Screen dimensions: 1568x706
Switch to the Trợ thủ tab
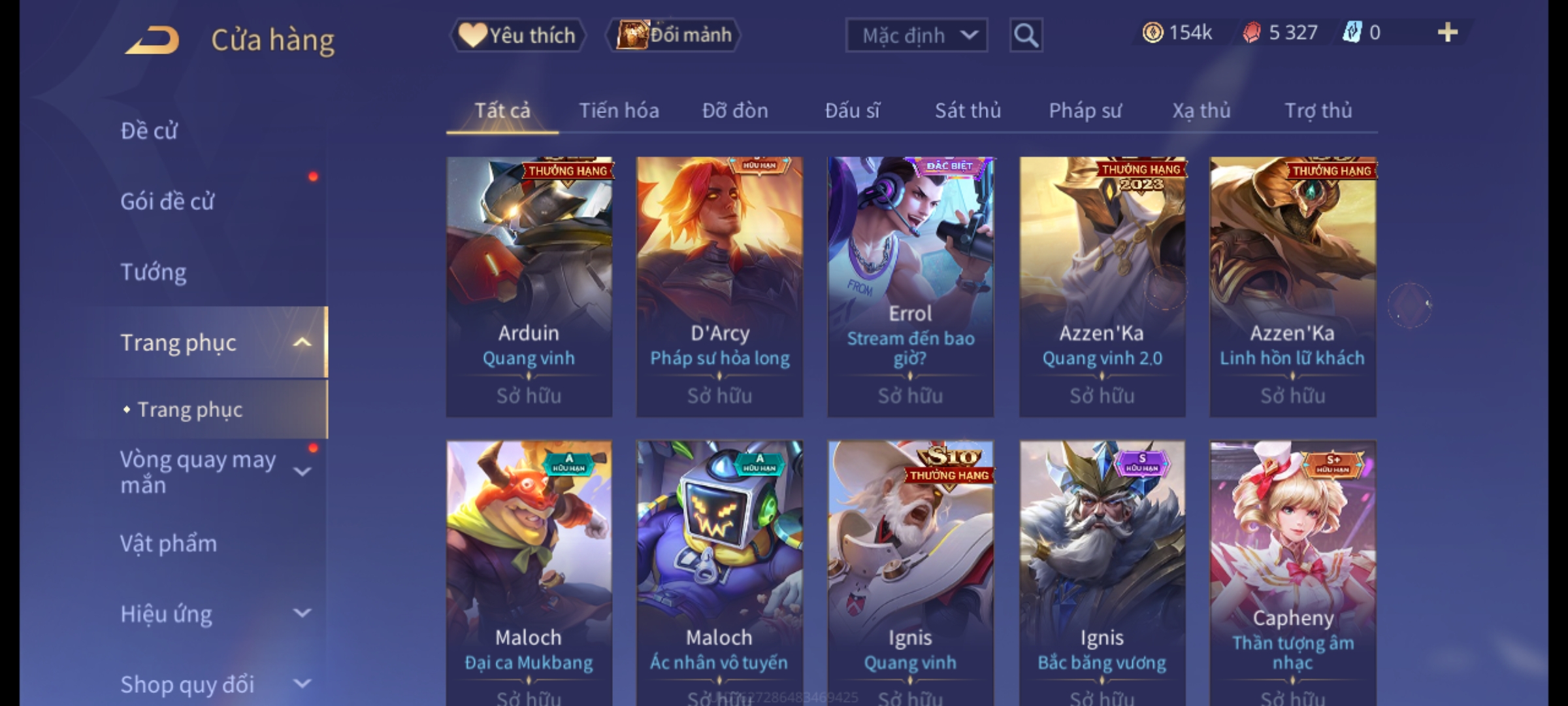[1318, 110]
